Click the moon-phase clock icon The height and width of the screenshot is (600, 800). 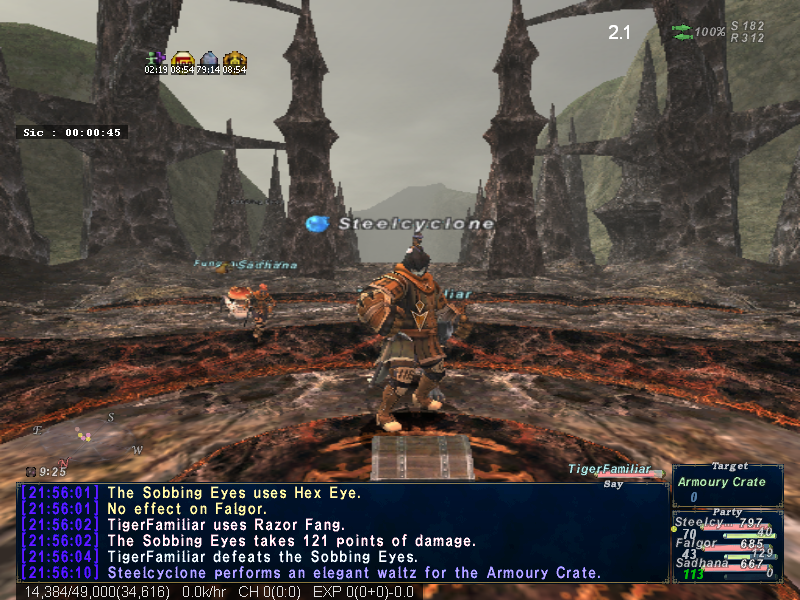point(32,471)
